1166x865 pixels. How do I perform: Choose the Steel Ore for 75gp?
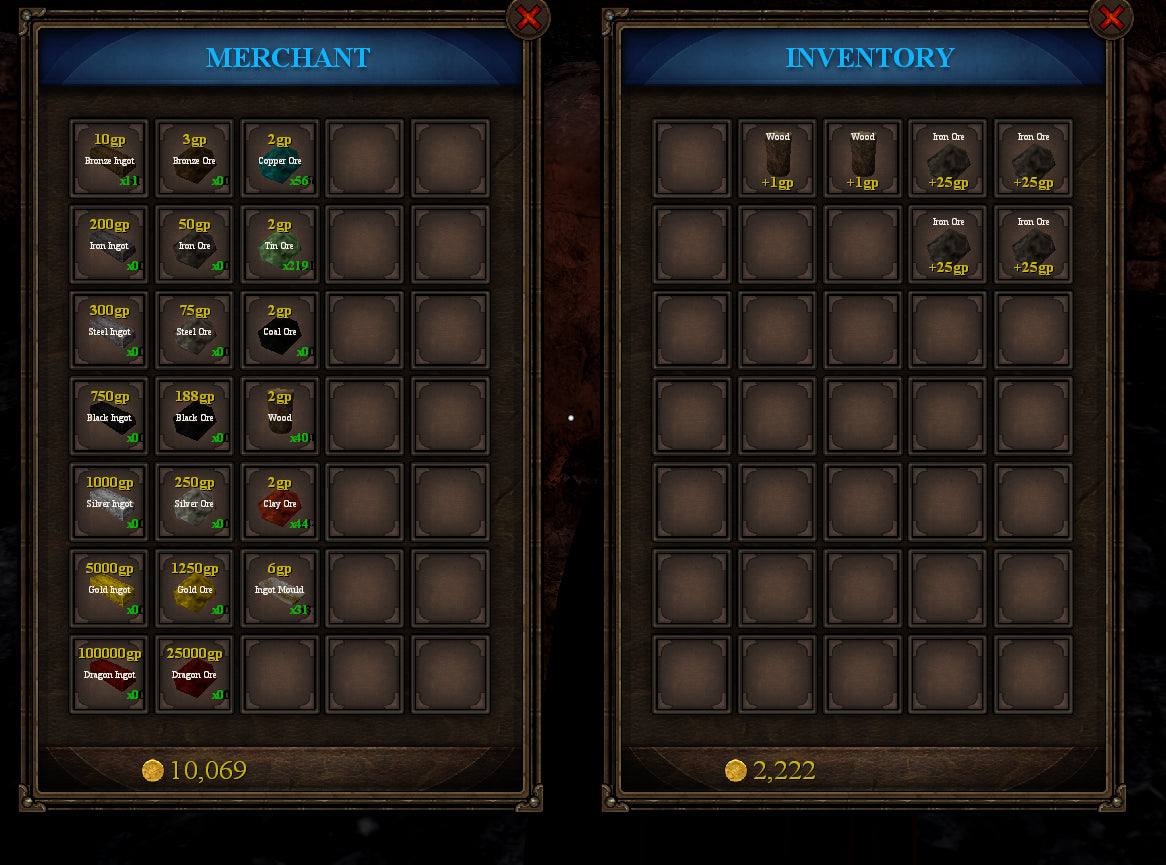(194, 331)
